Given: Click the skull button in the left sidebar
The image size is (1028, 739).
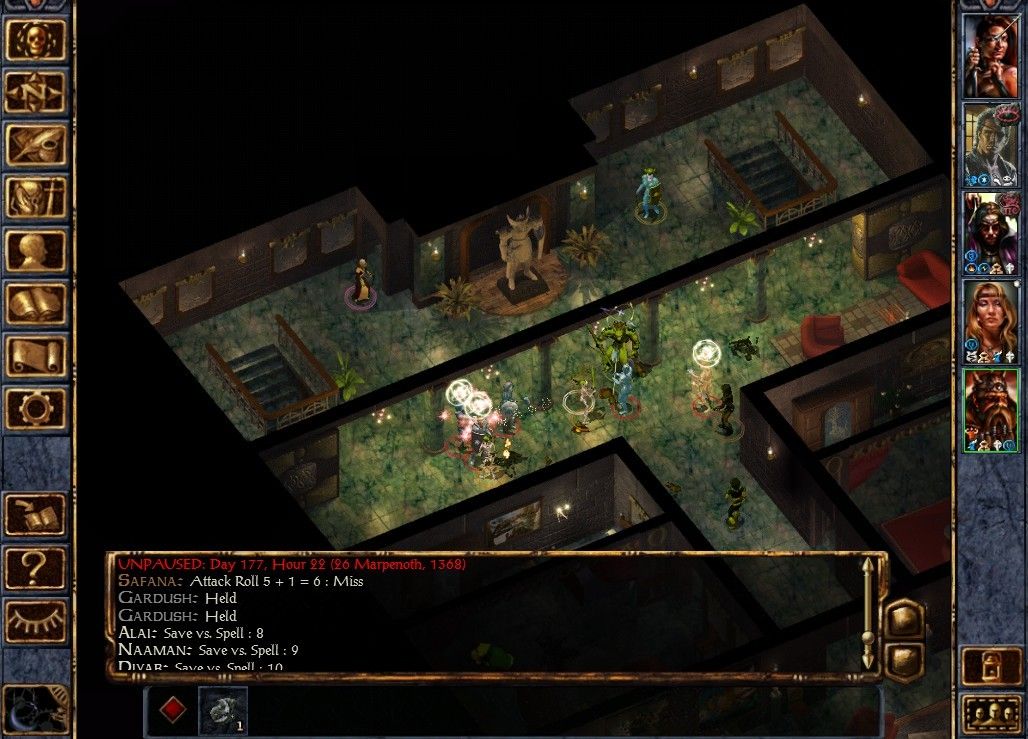Looking at the screenshot, I should pyautogui.click(x=36, y=40).
